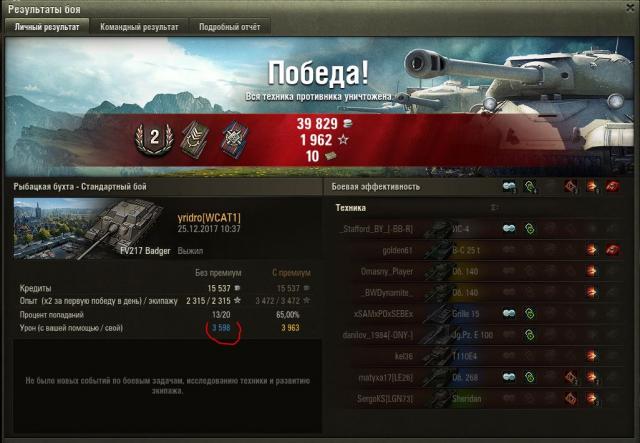Select the kel36 T110E4 row
This screenshot has height=443, width=640.
[420, 356]
